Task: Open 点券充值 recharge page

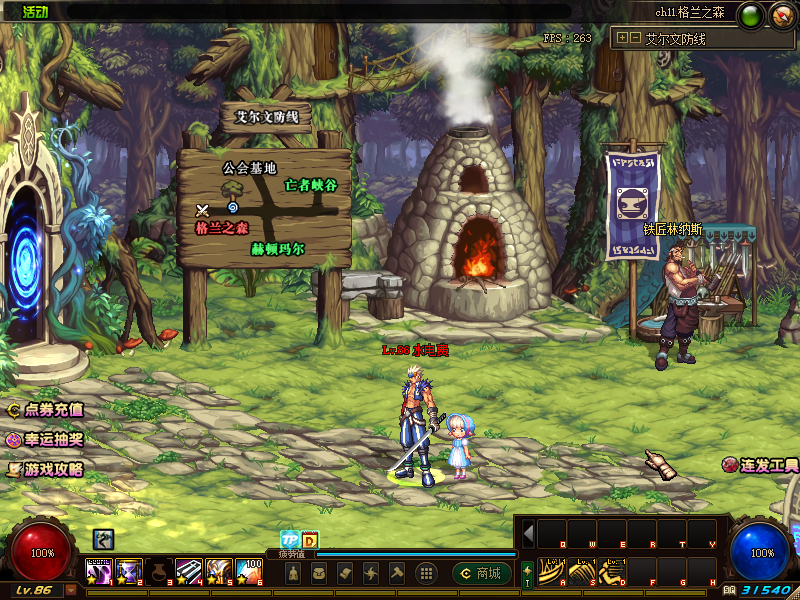Action: (x=45, y=410)
